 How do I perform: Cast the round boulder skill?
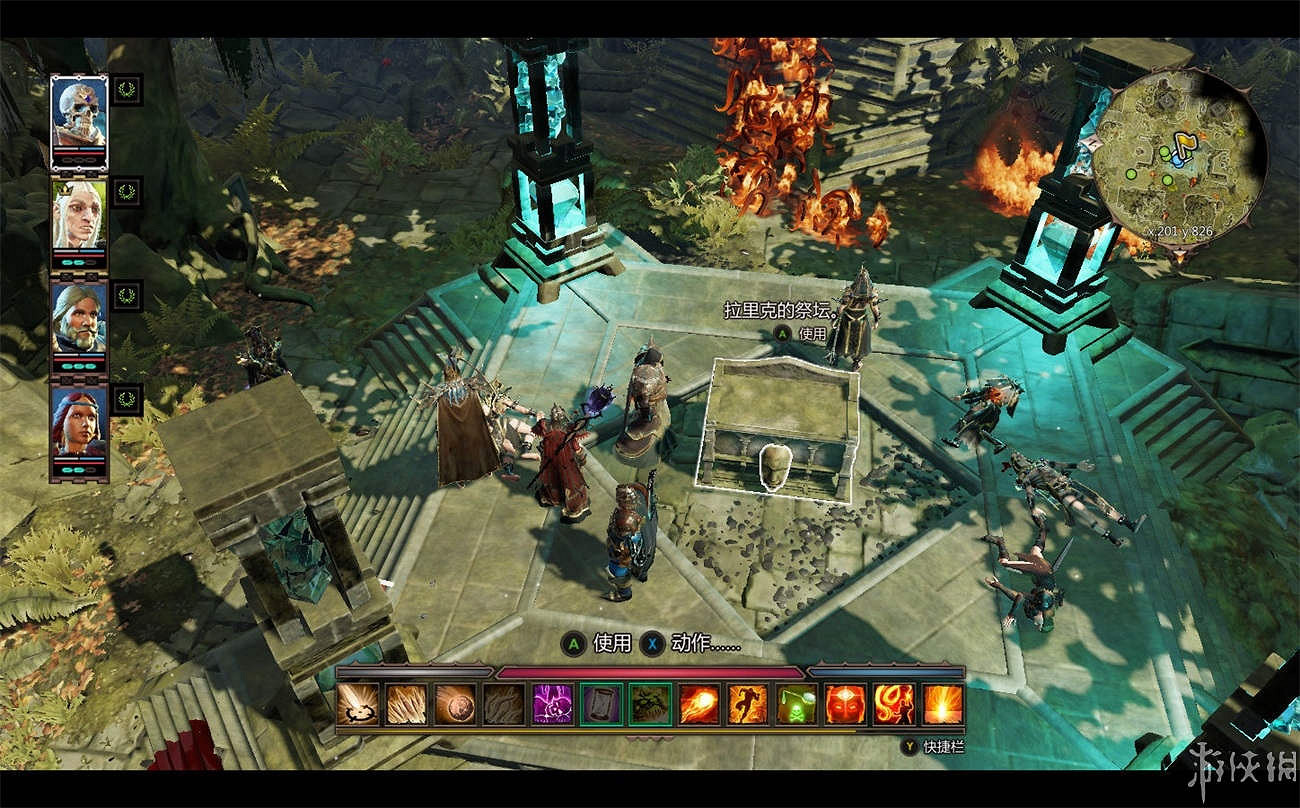coord(455,704)
